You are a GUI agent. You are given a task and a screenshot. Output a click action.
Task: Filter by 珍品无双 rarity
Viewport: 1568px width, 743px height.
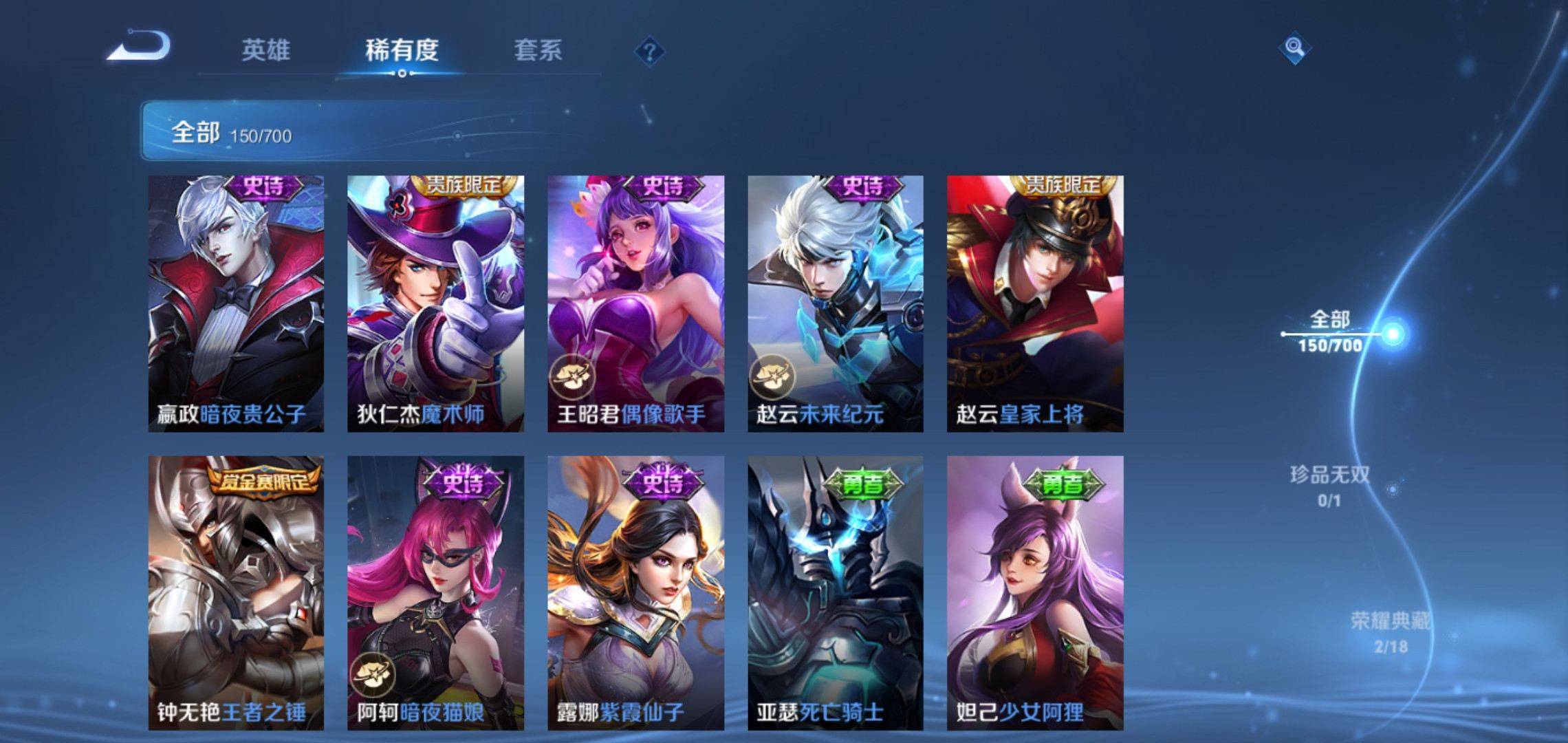coord(1329,485)
